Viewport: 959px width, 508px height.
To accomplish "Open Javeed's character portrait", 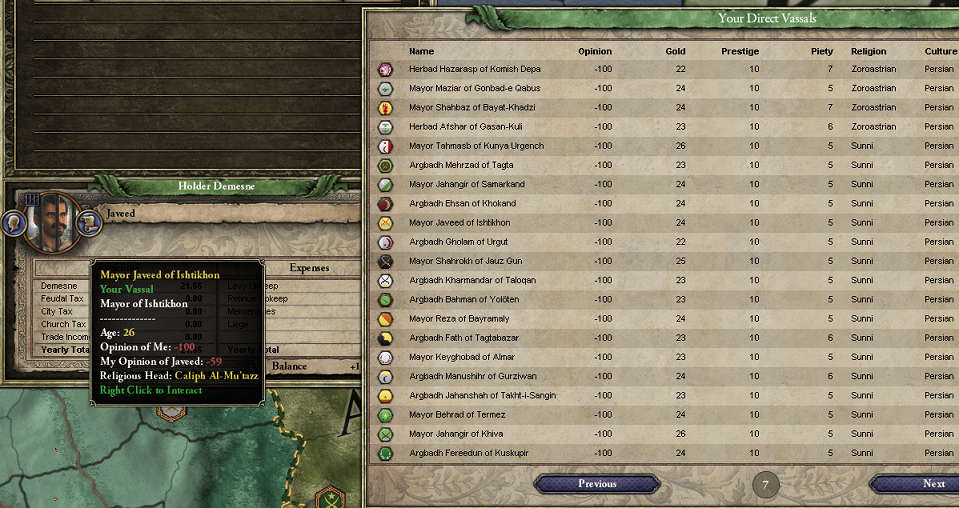I will 52,221.
